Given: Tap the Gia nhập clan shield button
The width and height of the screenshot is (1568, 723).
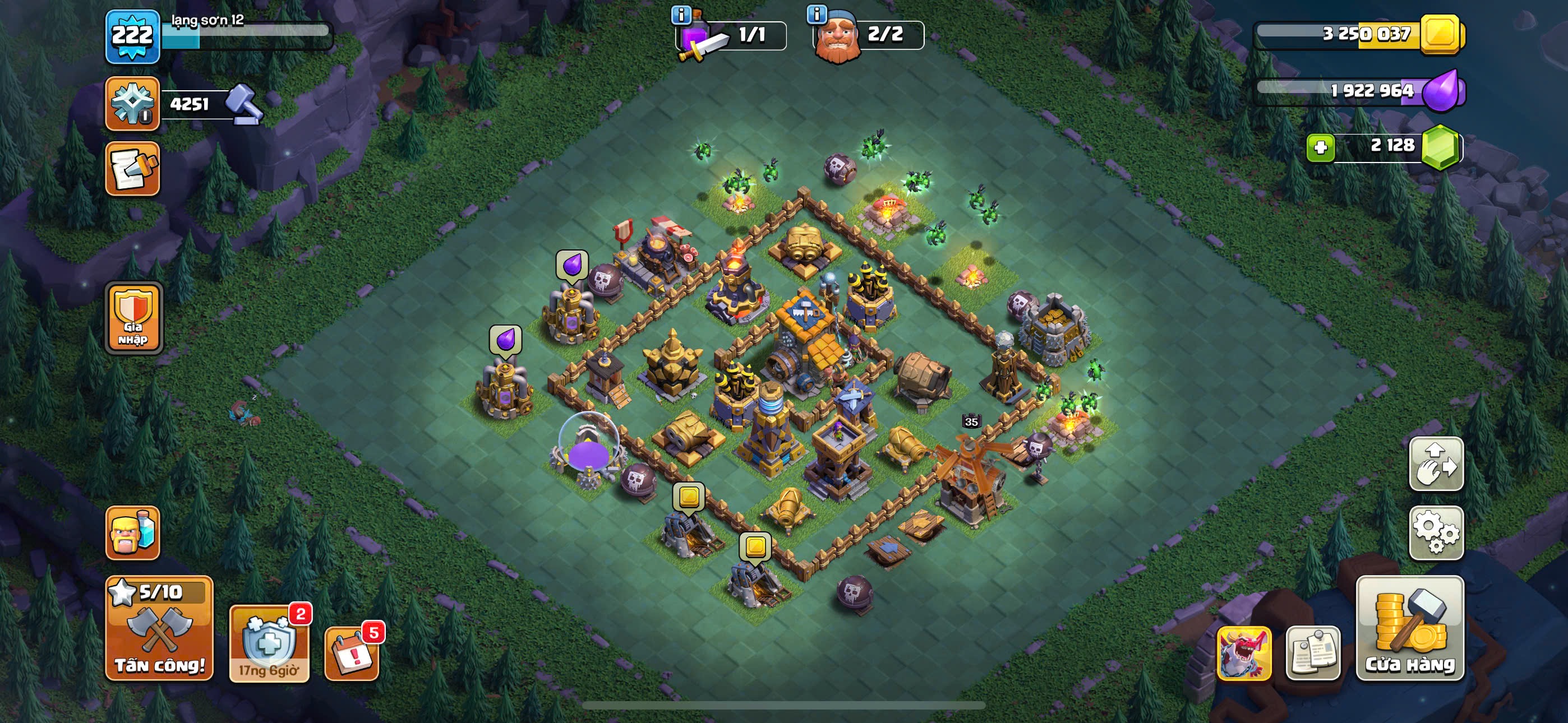Looking at the screenshot, I should (133, 318).
